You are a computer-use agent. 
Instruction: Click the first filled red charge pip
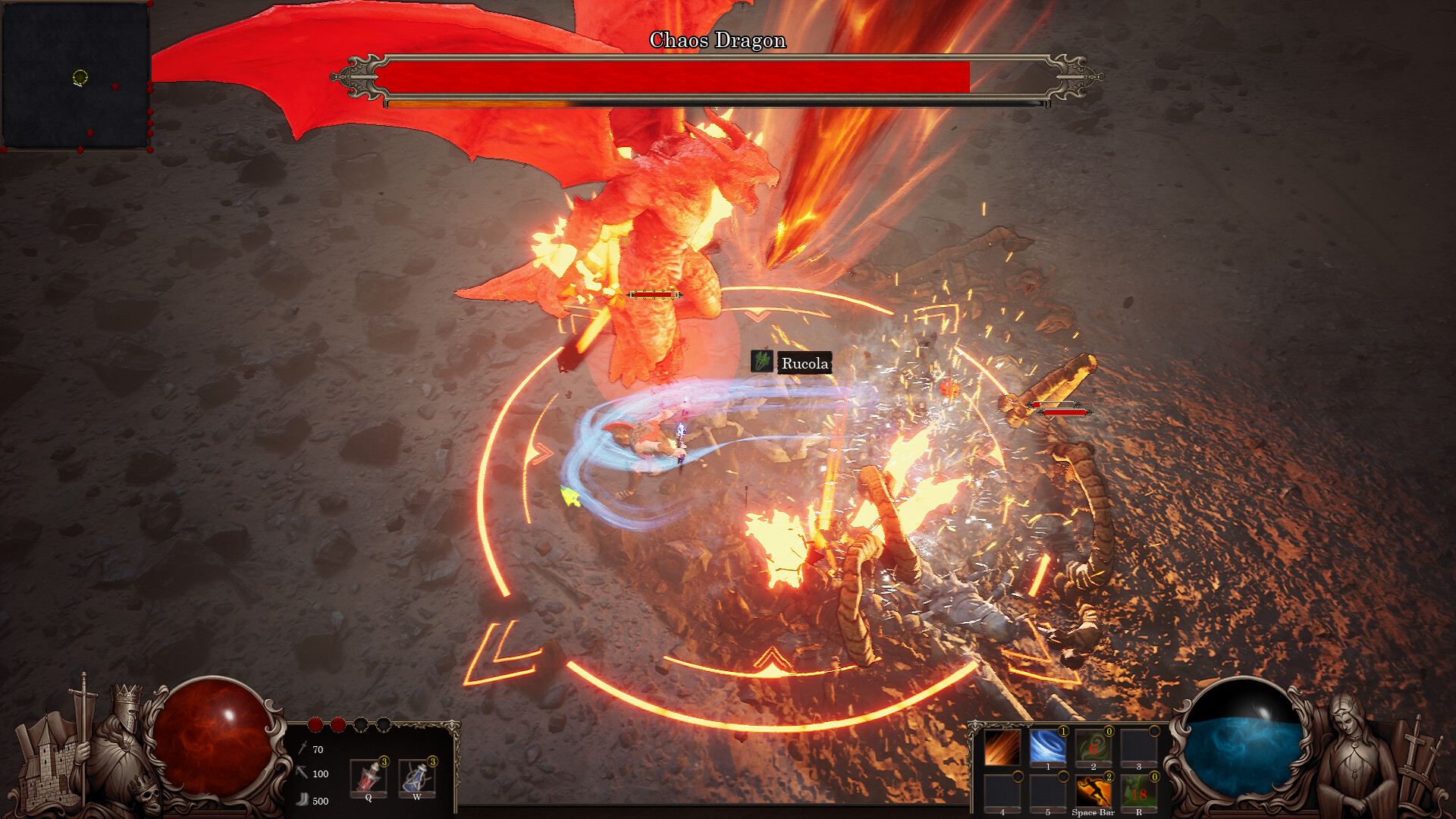[315, 725]
